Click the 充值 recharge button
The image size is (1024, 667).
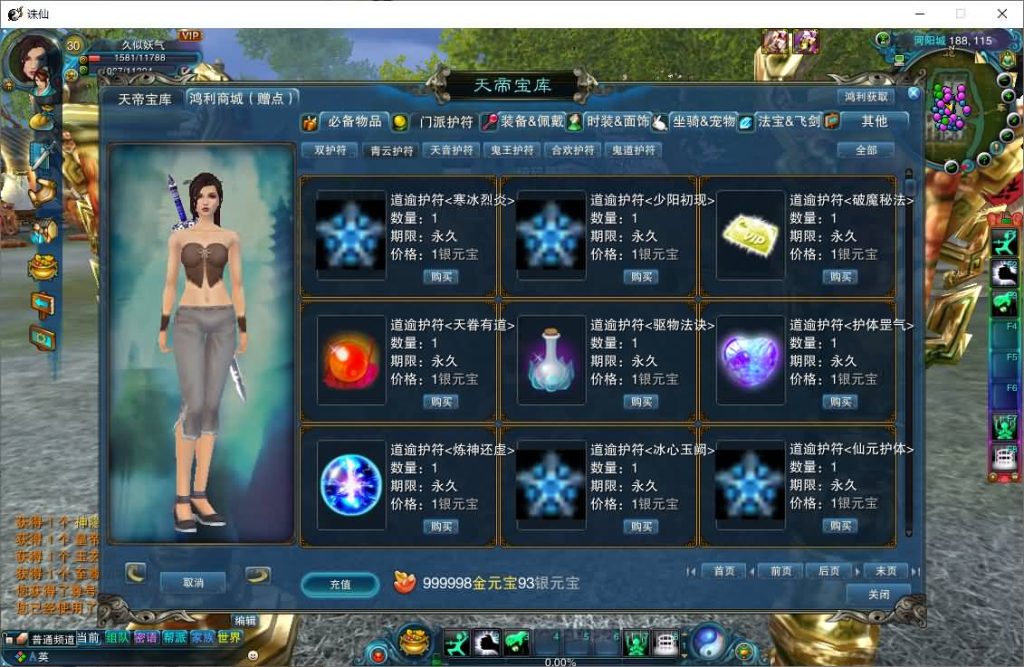340,583
